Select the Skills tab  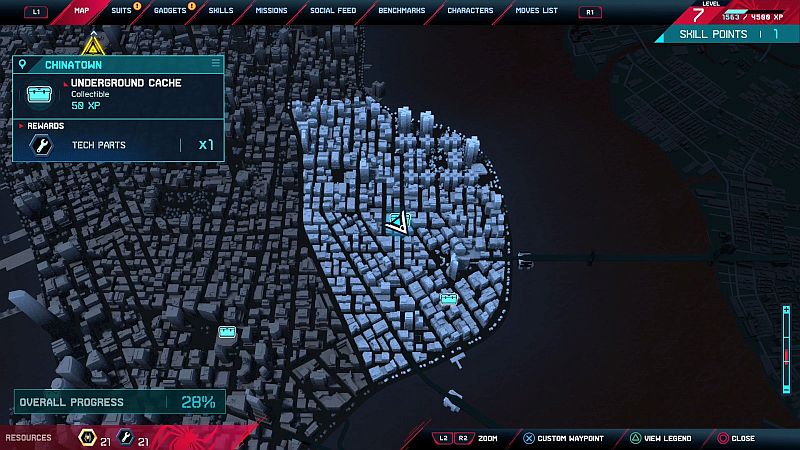pos(220,11)
